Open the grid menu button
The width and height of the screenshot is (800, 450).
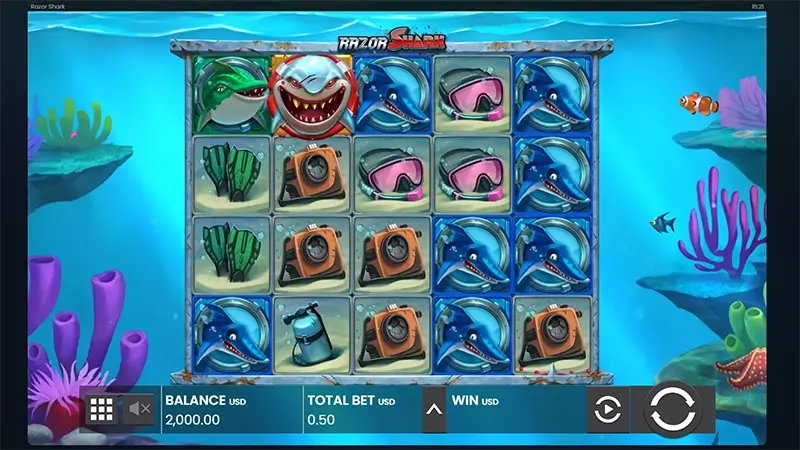[101, 409]
